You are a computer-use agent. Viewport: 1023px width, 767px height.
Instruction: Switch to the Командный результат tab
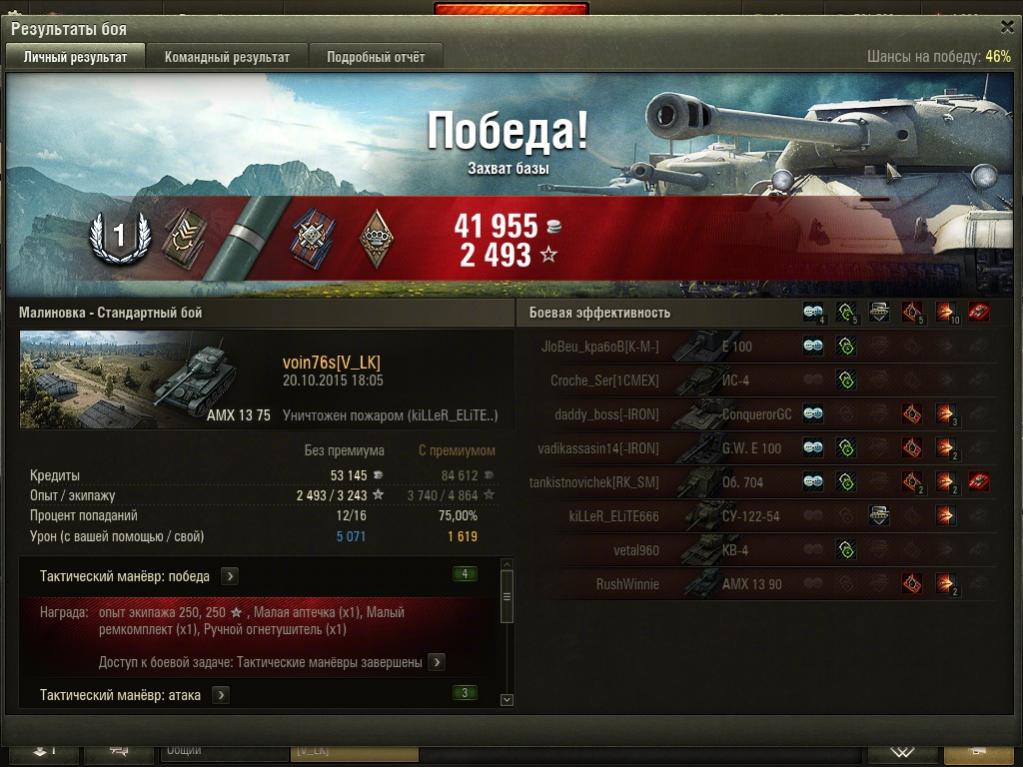click(x=227, y=57)
